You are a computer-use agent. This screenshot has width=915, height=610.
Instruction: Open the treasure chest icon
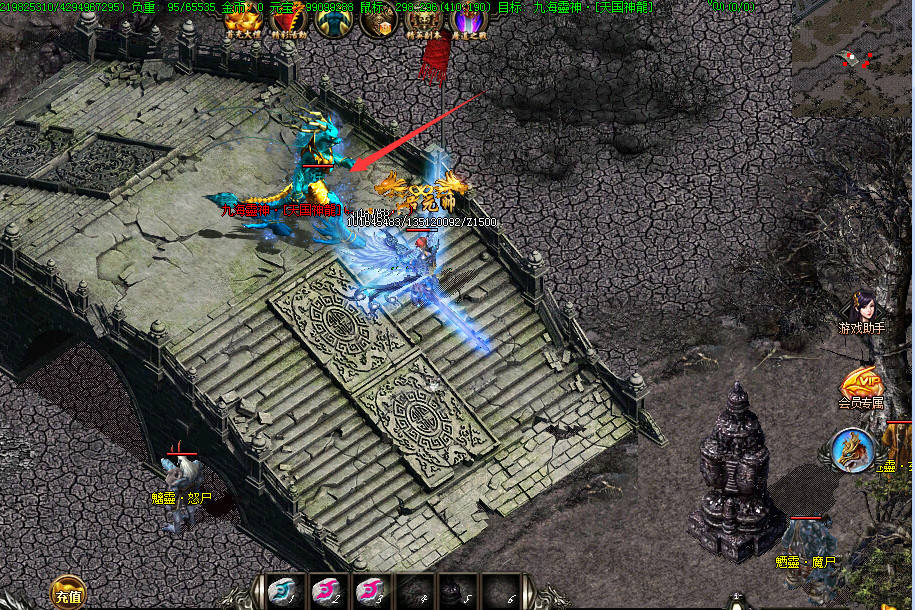(x=379, y=21)
